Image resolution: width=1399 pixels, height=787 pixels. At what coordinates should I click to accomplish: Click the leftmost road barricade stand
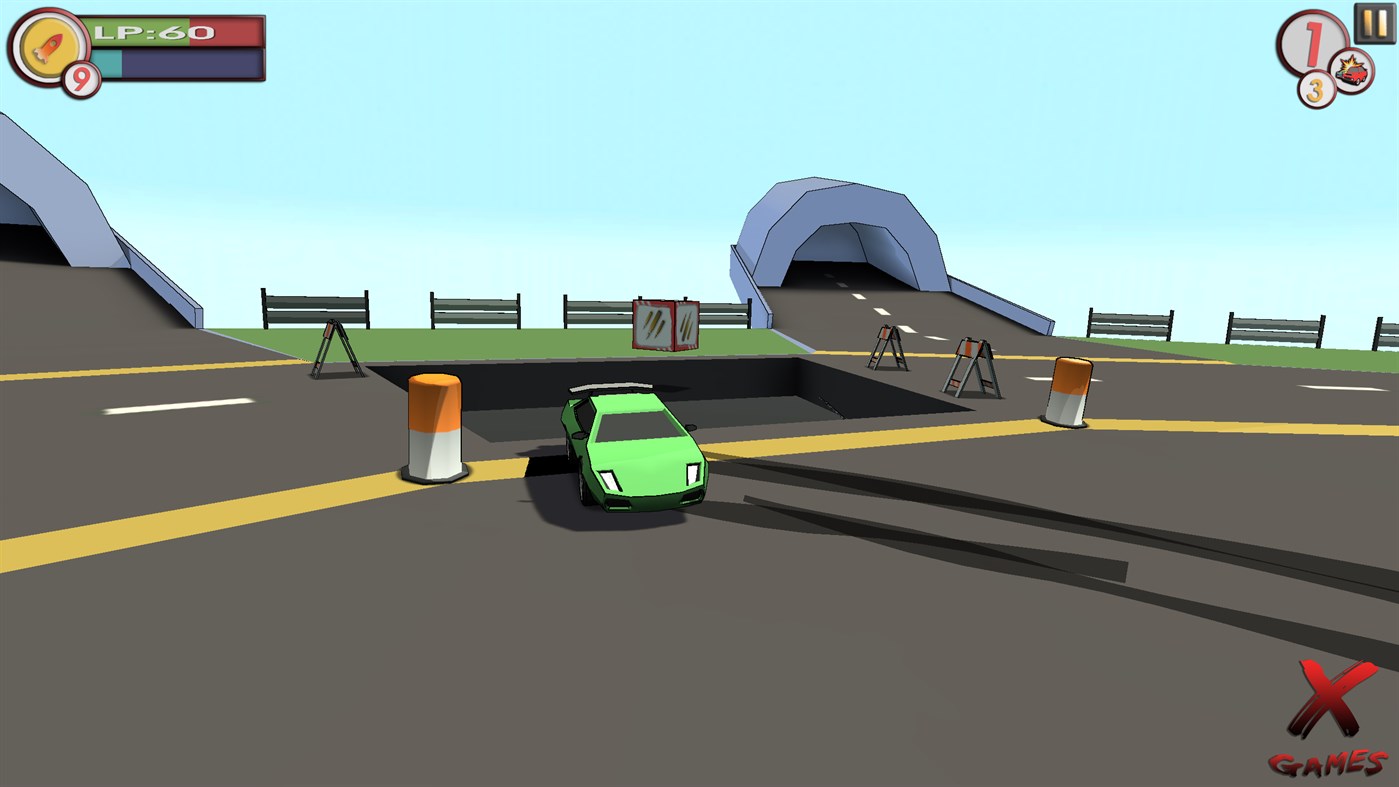point(338,350)
